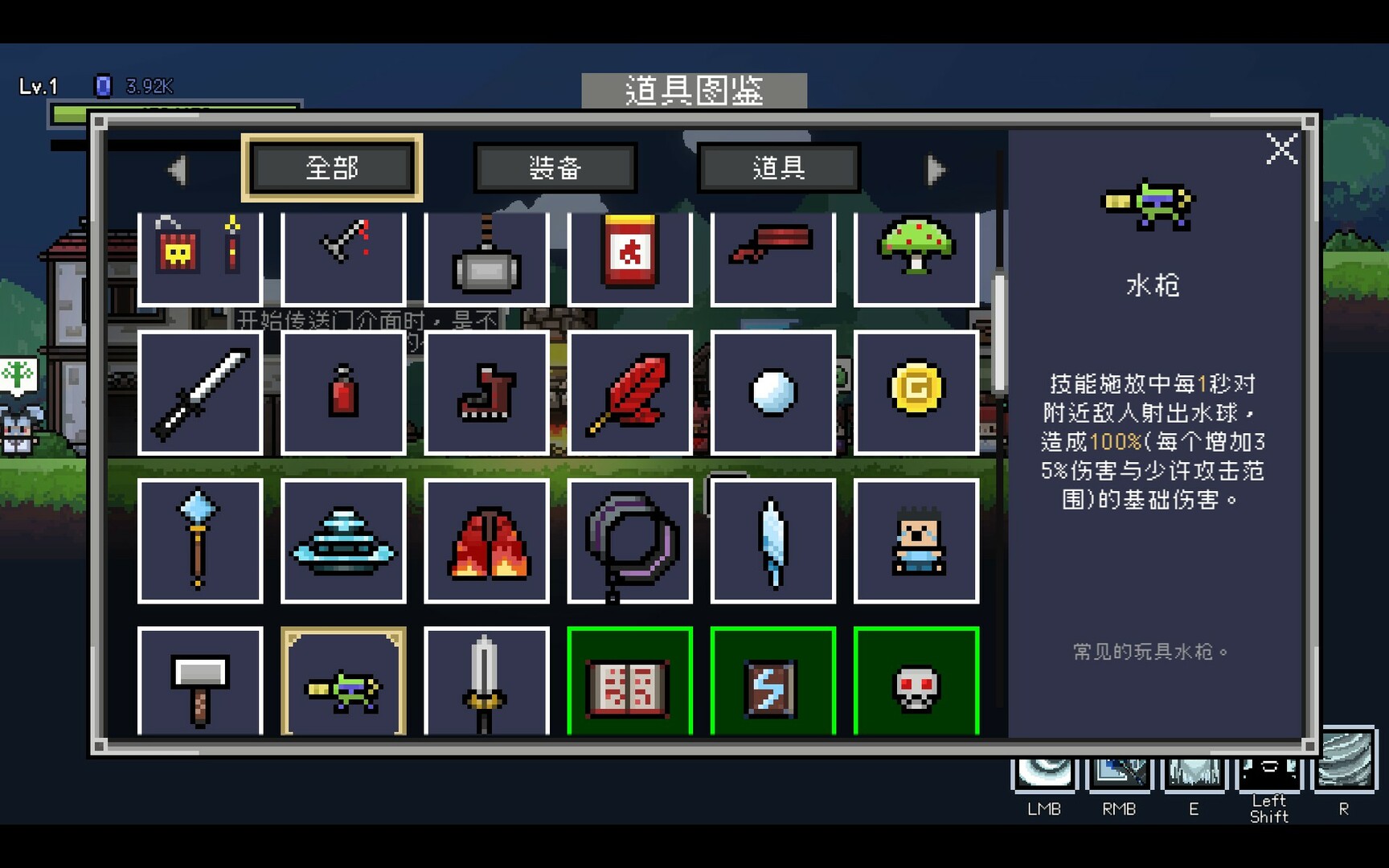
Task: Switch to the 道具 items tab
Action: pyautogui.click(x=776, y=168)
